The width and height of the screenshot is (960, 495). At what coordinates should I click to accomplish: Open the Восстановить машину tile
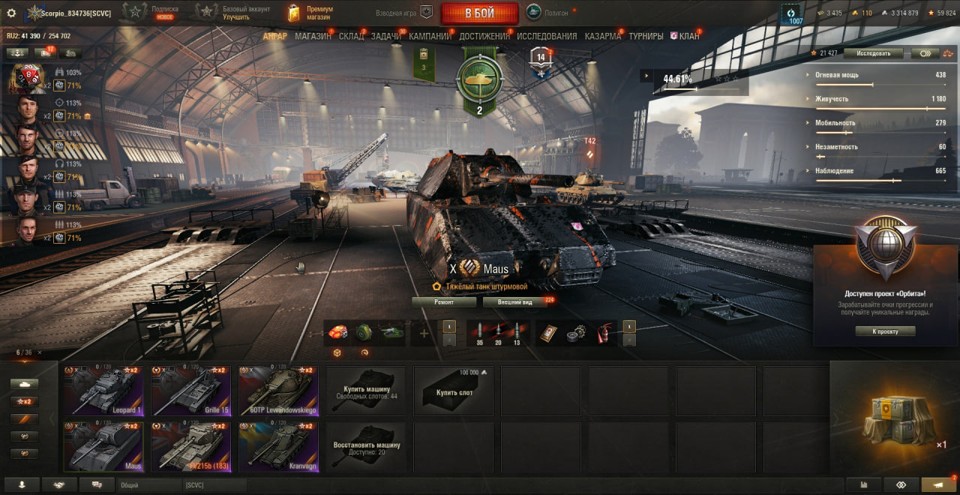tap(366, 446)
